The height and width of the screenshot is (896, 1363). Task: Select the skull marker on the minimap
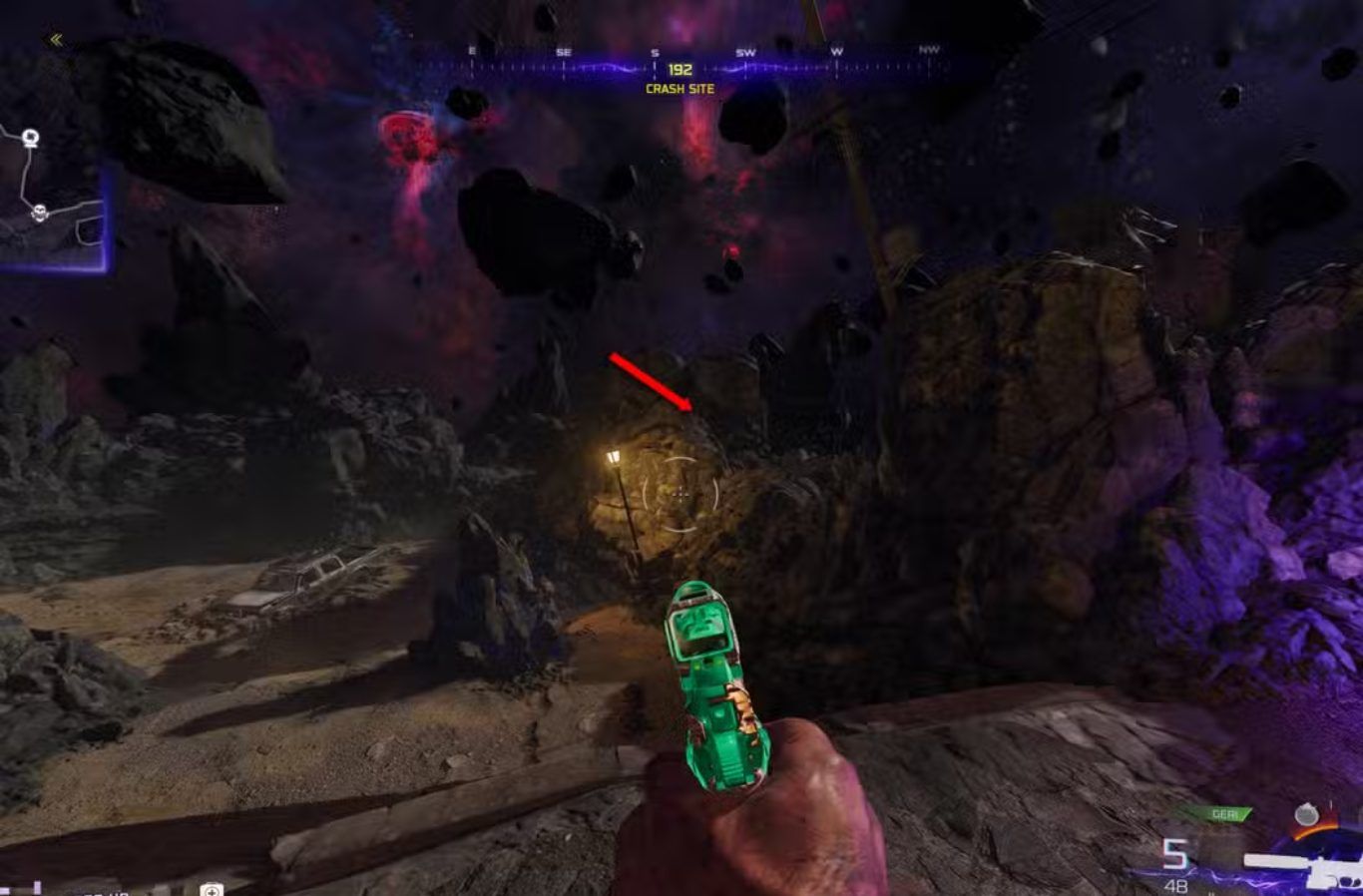tap(40, 213)
